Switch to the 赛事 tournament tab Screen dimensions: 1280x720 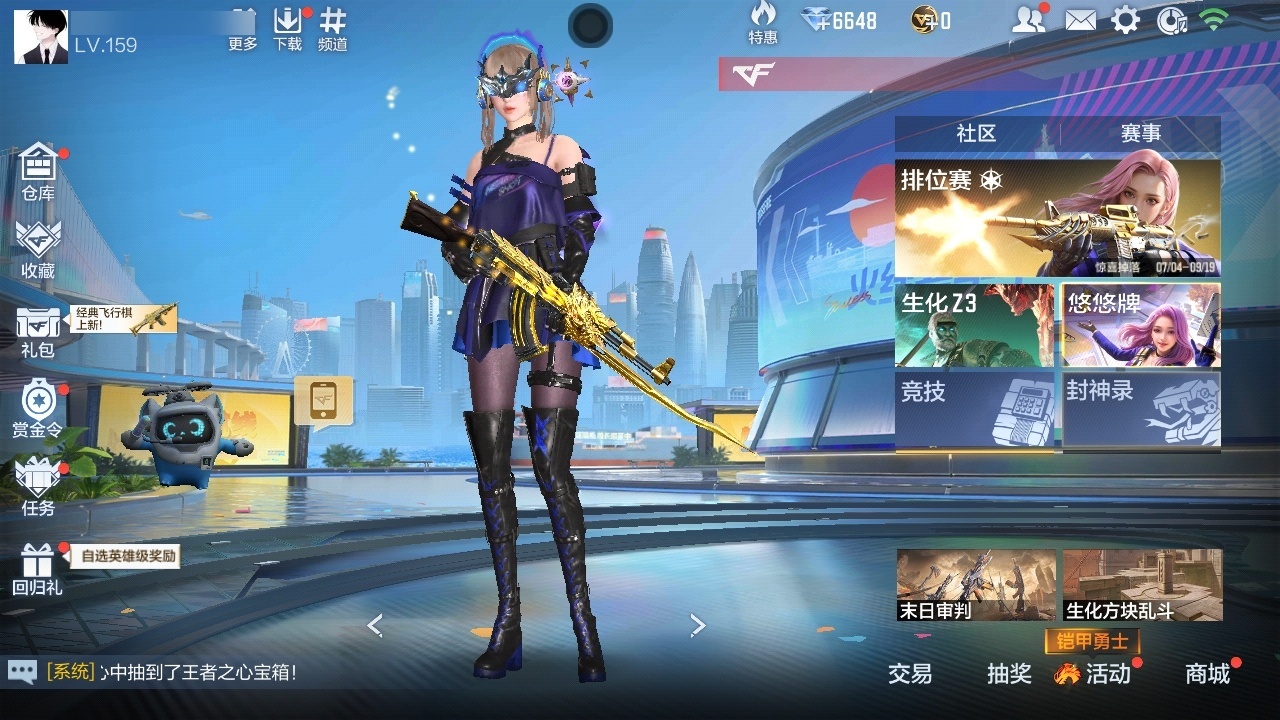[x=1140, y=134]
